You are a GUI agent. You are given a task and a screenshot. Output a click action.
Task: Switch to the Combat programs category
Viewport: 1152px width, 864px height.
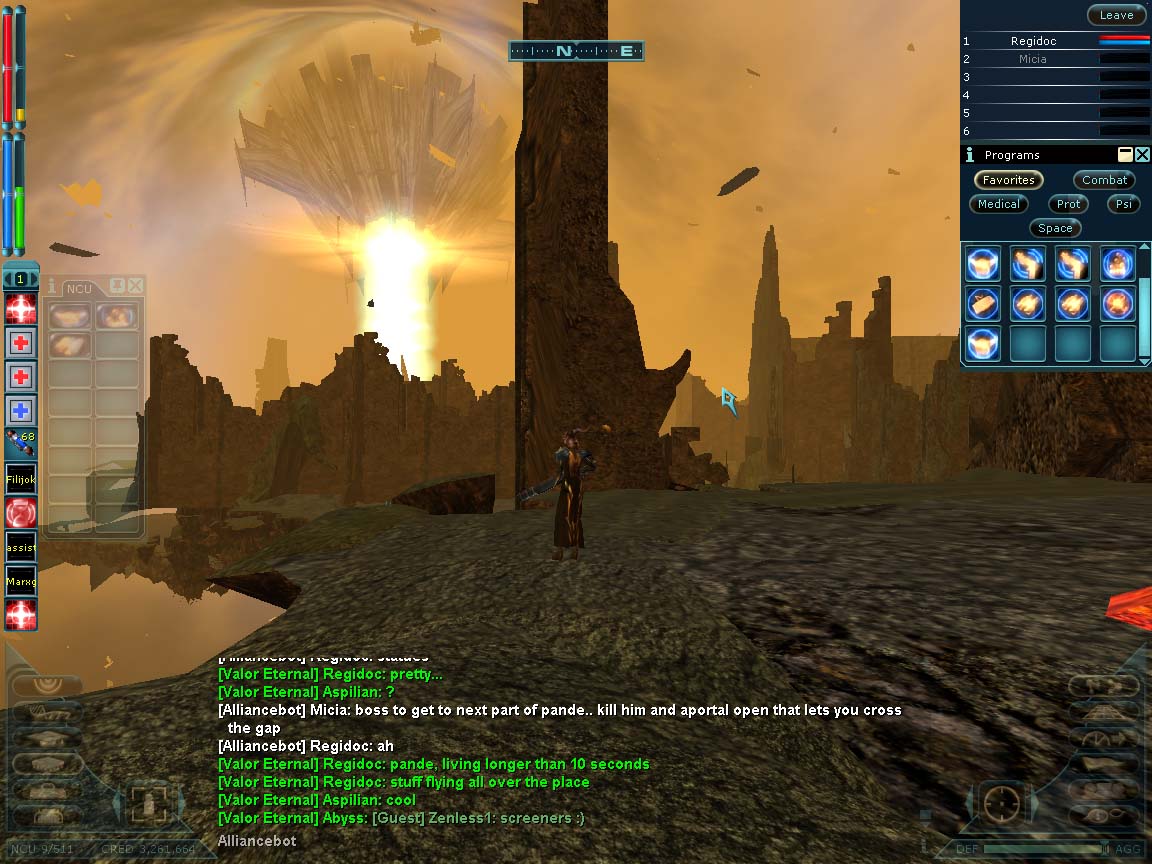click(1104, 180)
